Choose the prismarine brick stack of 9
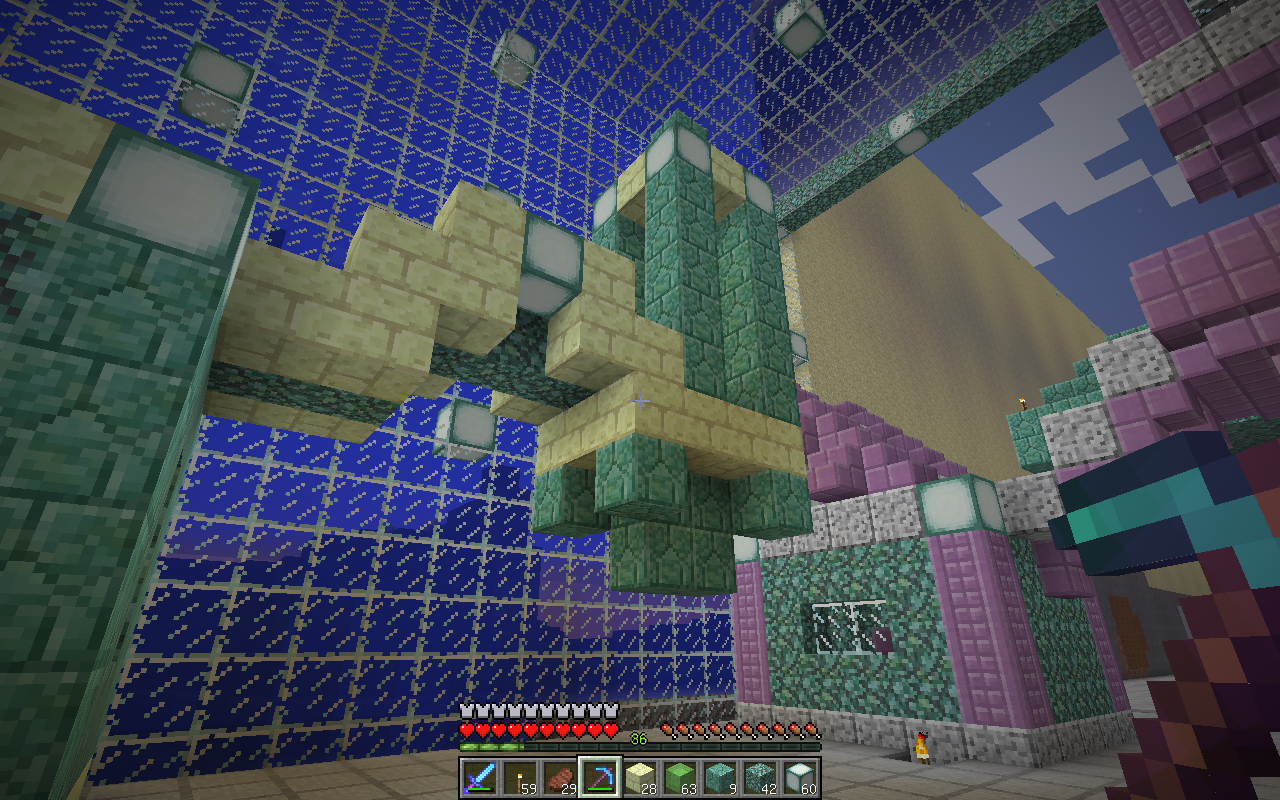The width and height of the screenshot is (1280, 800). [x=719, y=777]
